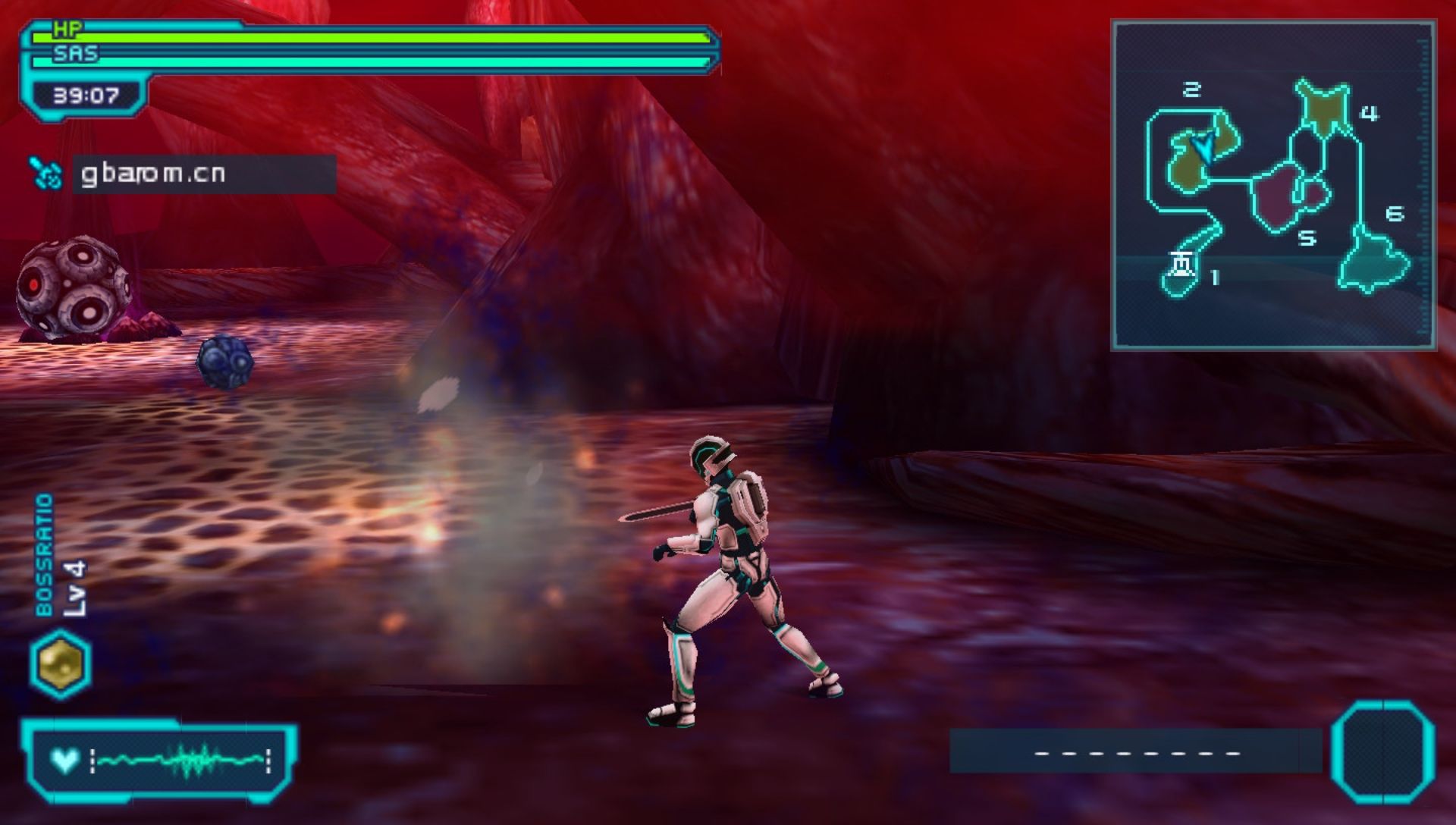The image size is (1456, 825).
Task: Click the satellite icon beside gbarom.cn
Action: coord(45,174)
